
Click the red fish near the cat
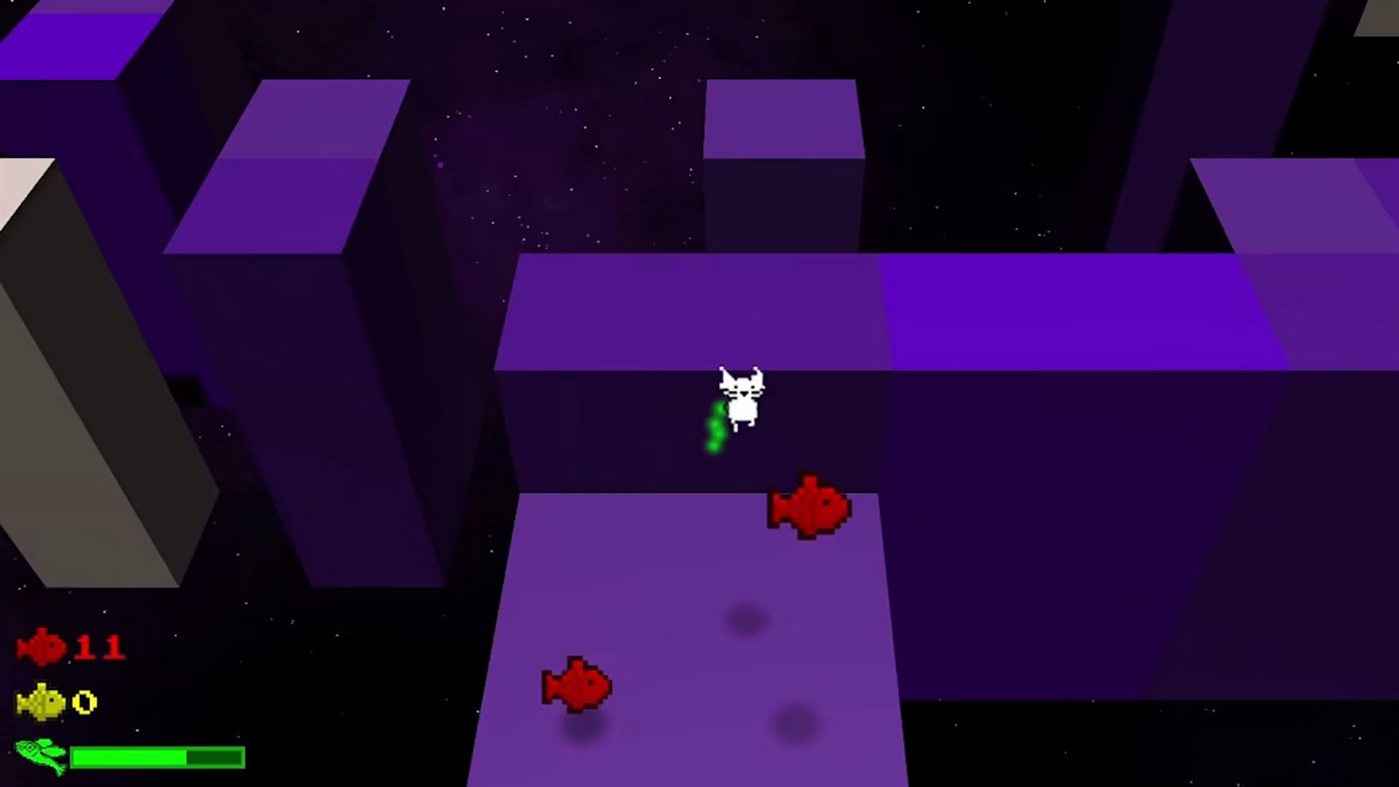810,508
